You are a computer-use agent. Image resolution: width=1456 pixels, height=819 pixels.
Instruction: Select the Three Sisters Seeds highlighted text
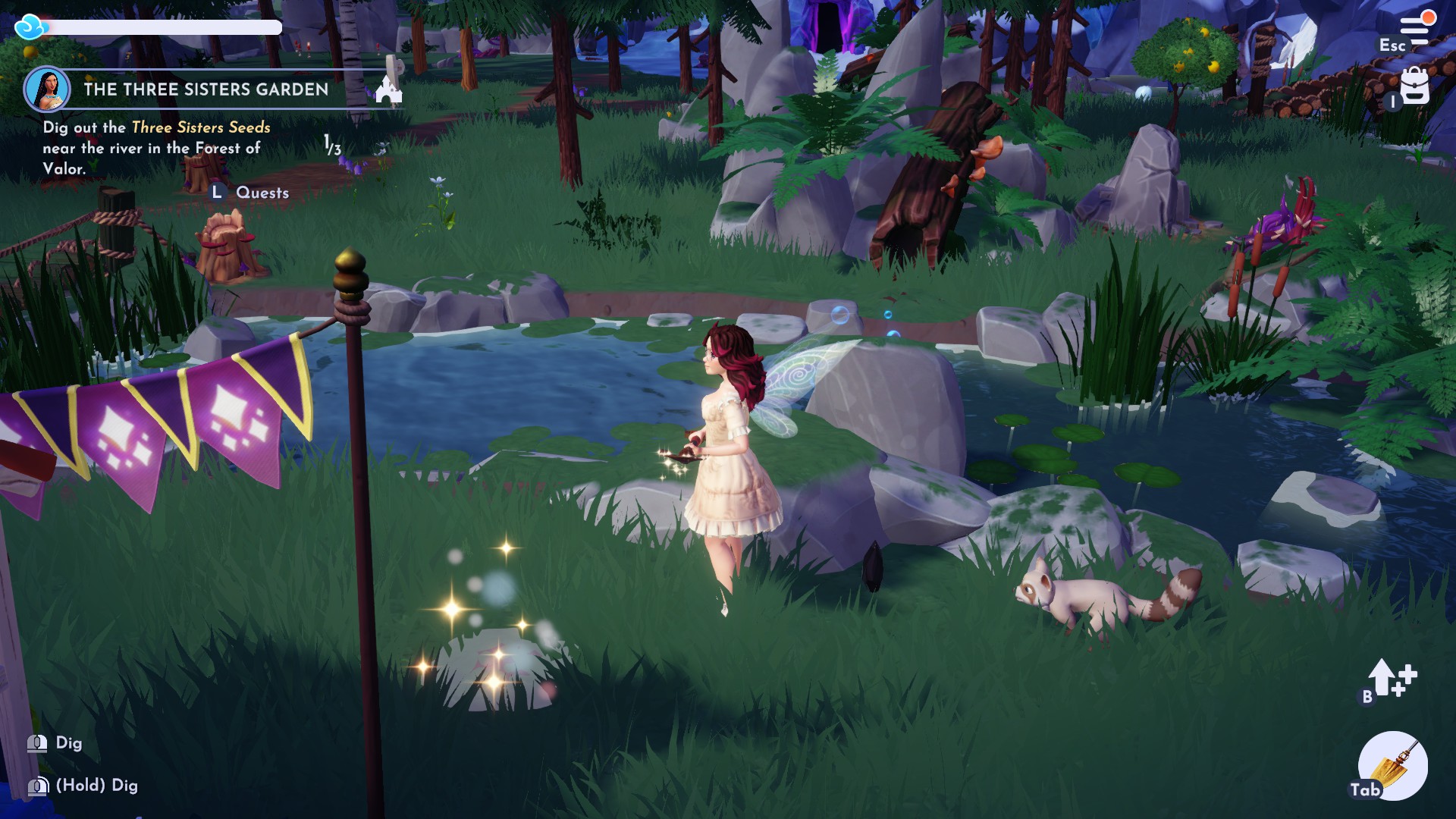[x=200, y=128]
